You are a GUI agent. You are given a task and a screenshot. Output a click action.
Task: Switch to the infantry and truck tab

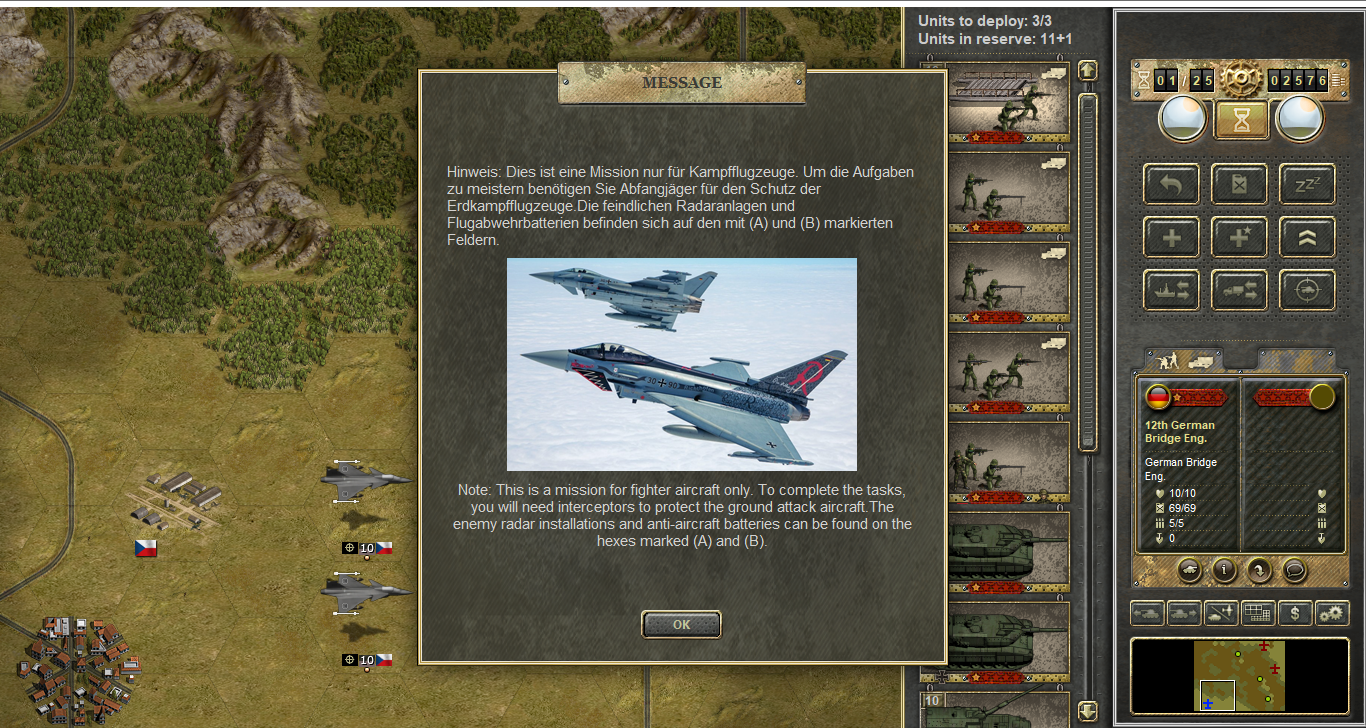click(1183, 360)
